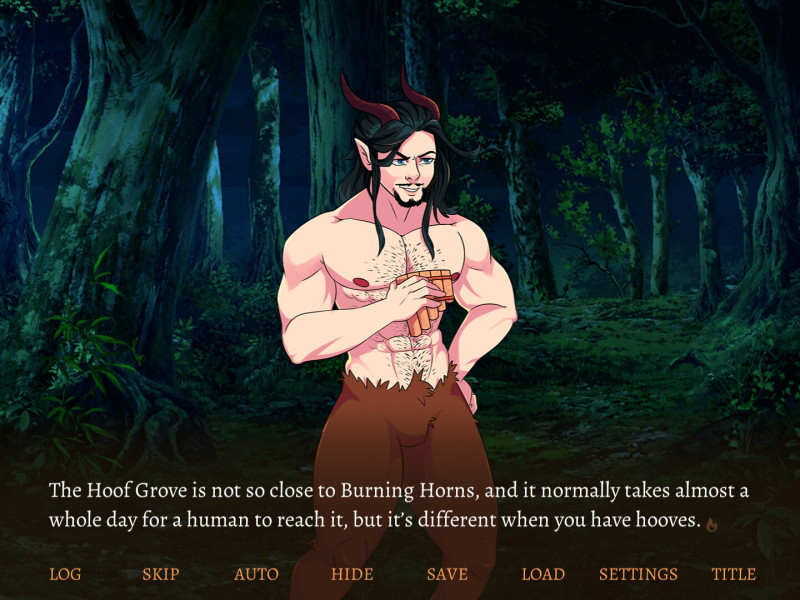Return to the TITLE screen
800x600 pixels.
[734, 574]
